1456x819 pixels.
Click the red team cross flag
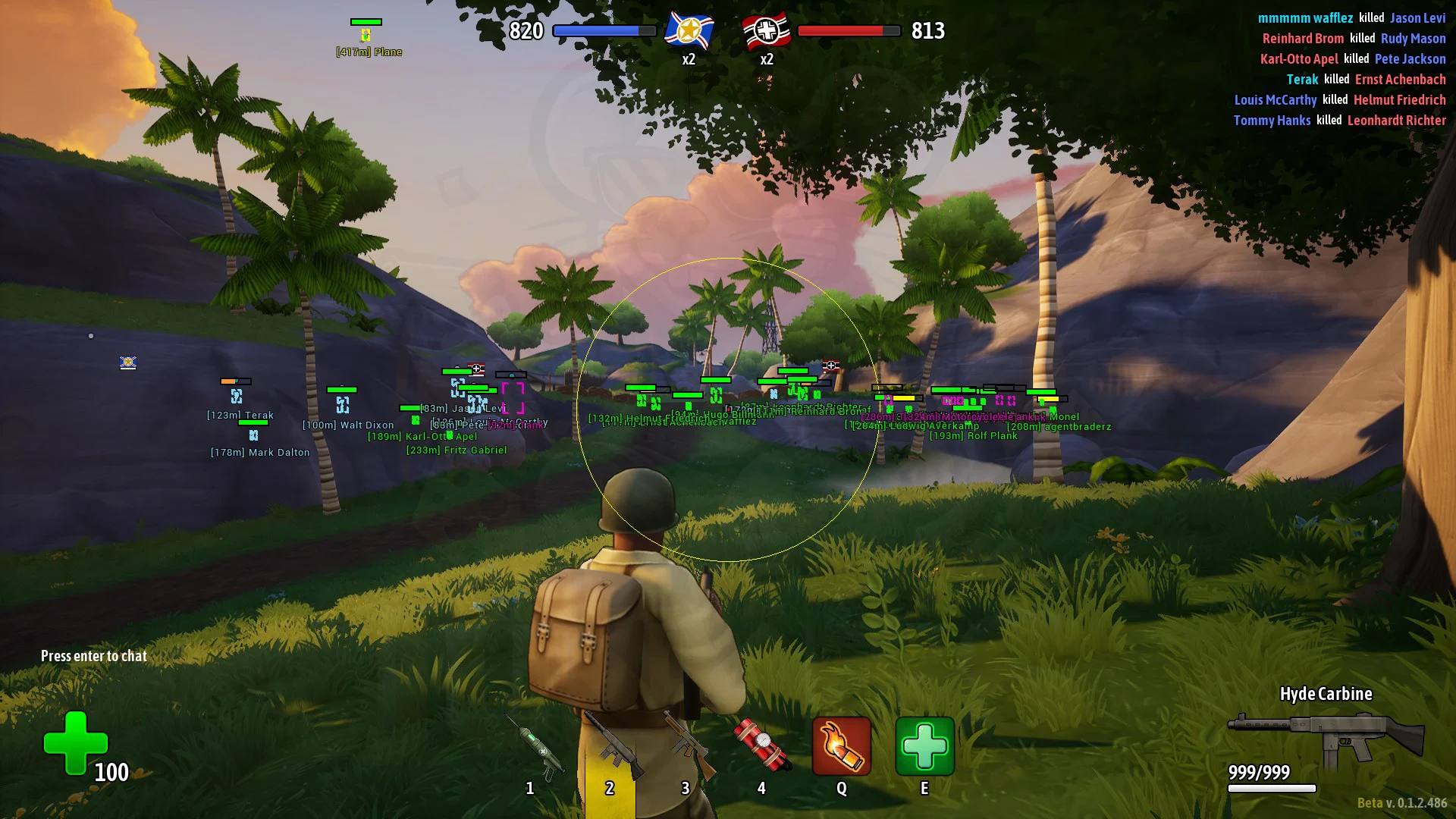click(x=767, y=31)
